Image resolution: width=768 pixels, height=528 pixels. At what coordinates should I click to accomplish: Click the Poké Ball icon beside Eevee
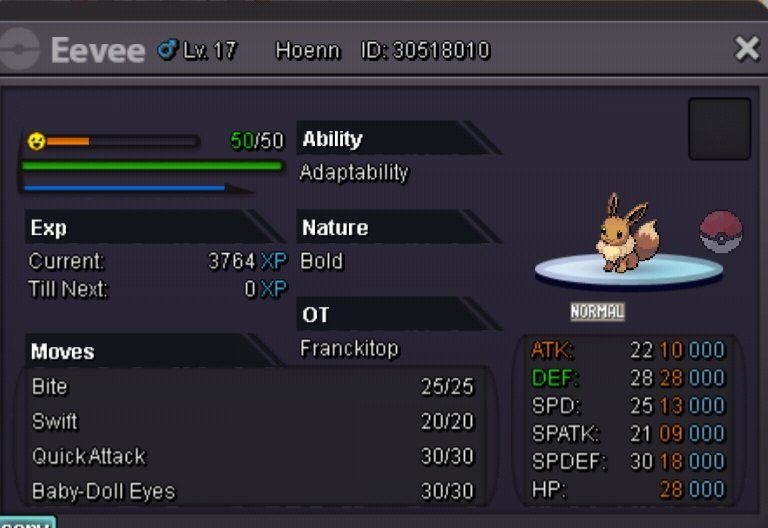tap(721, 232)
